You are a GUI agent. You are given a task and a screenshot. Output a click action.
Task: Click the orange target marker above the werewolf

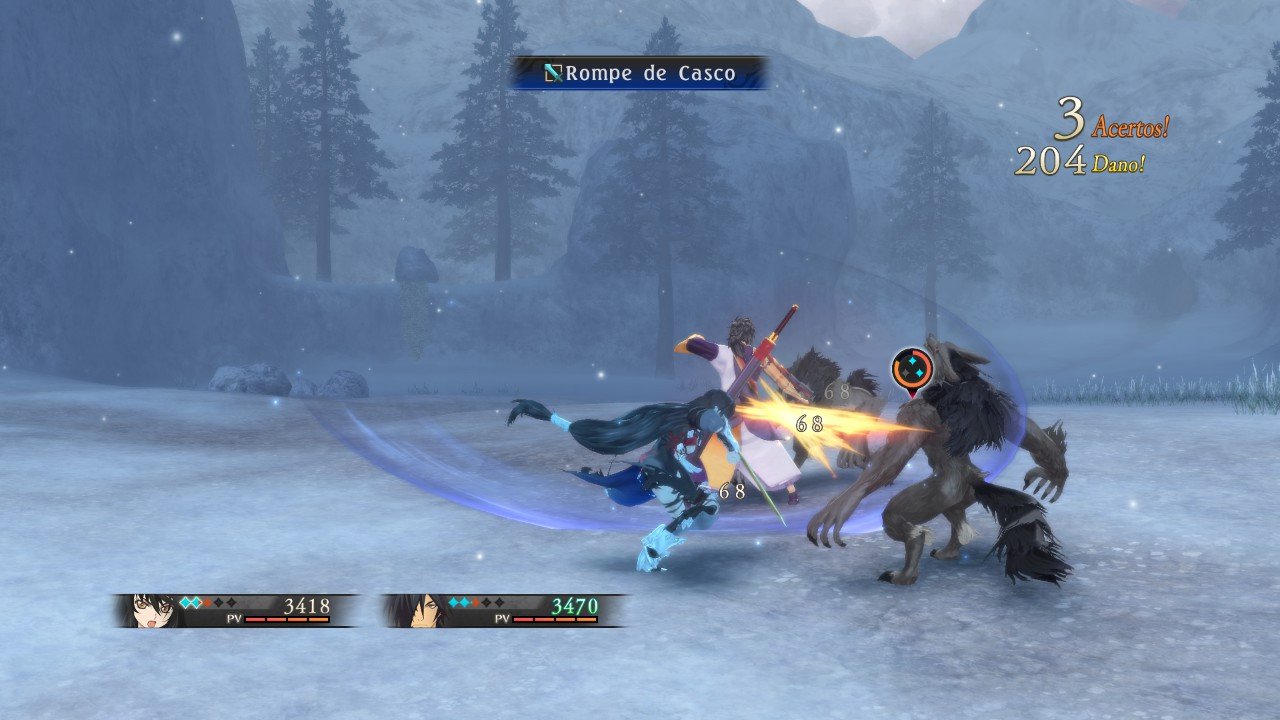(911, 369)
